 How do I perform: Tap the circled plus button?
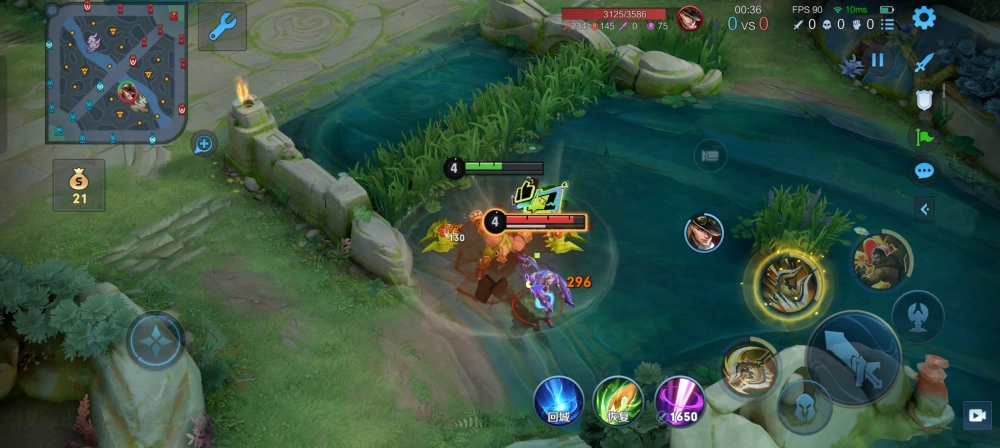point(204,144)
